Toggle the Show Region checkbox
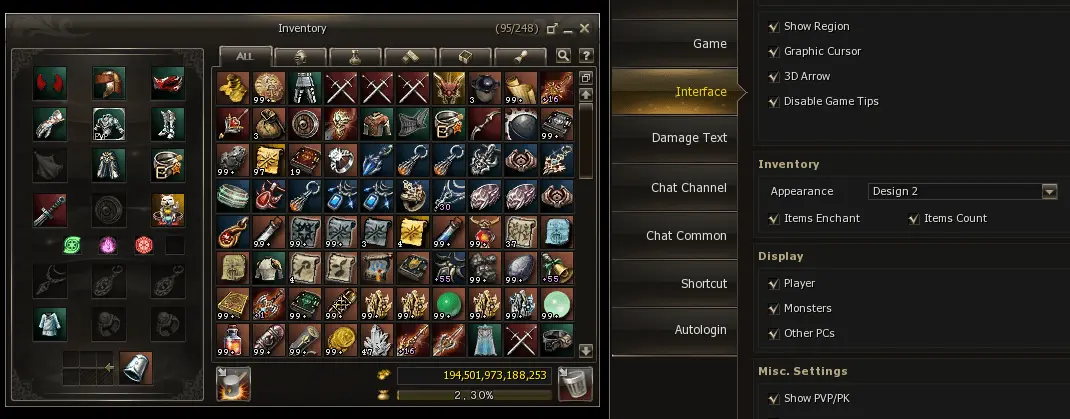The width and height of the screenshot is (1070, 419). [x=773, y=26]
